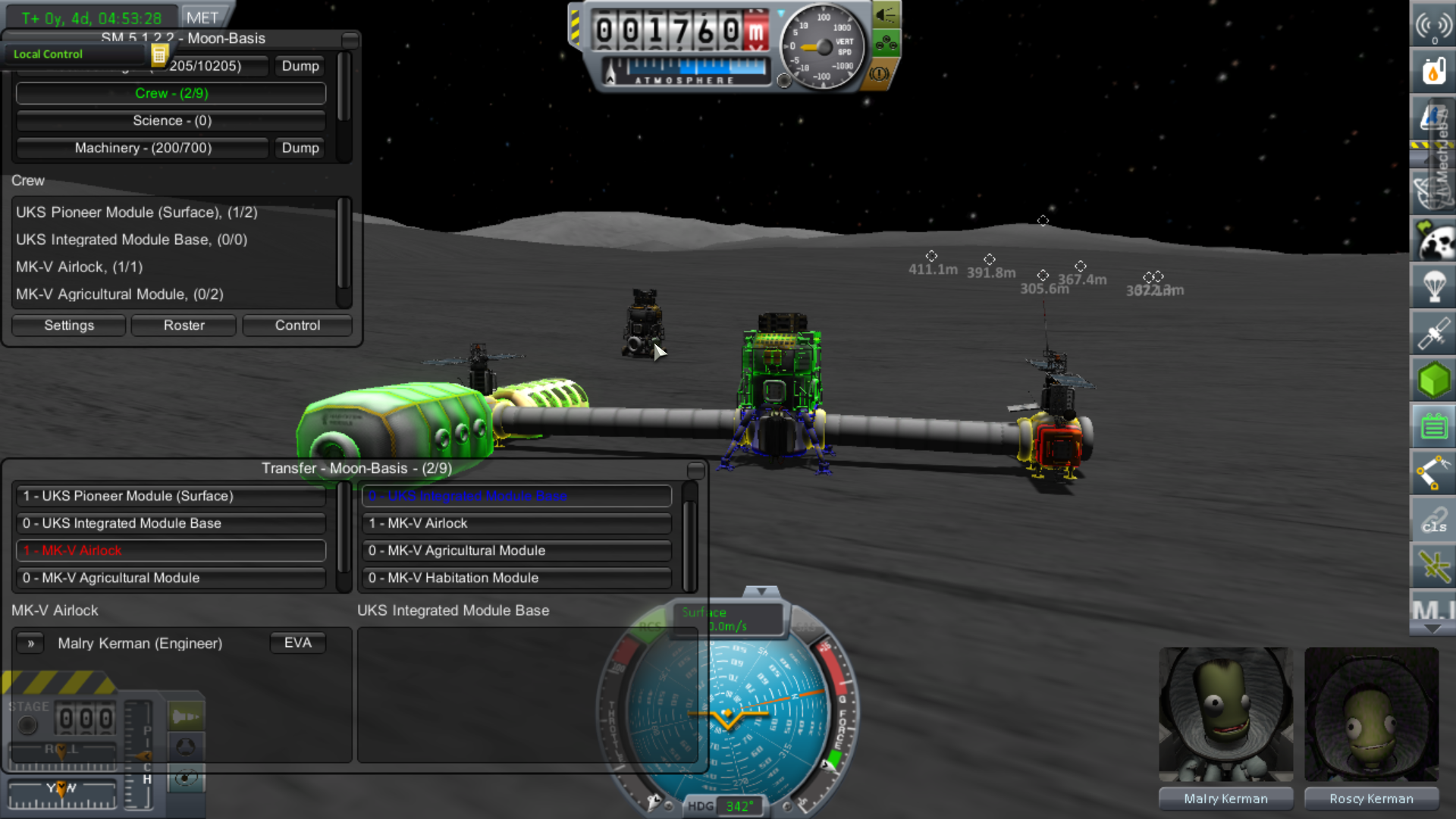This screenshot has height=819, width=1456.
Task: Set MK-V Airlock as the target part
Action: coord(517,523)
